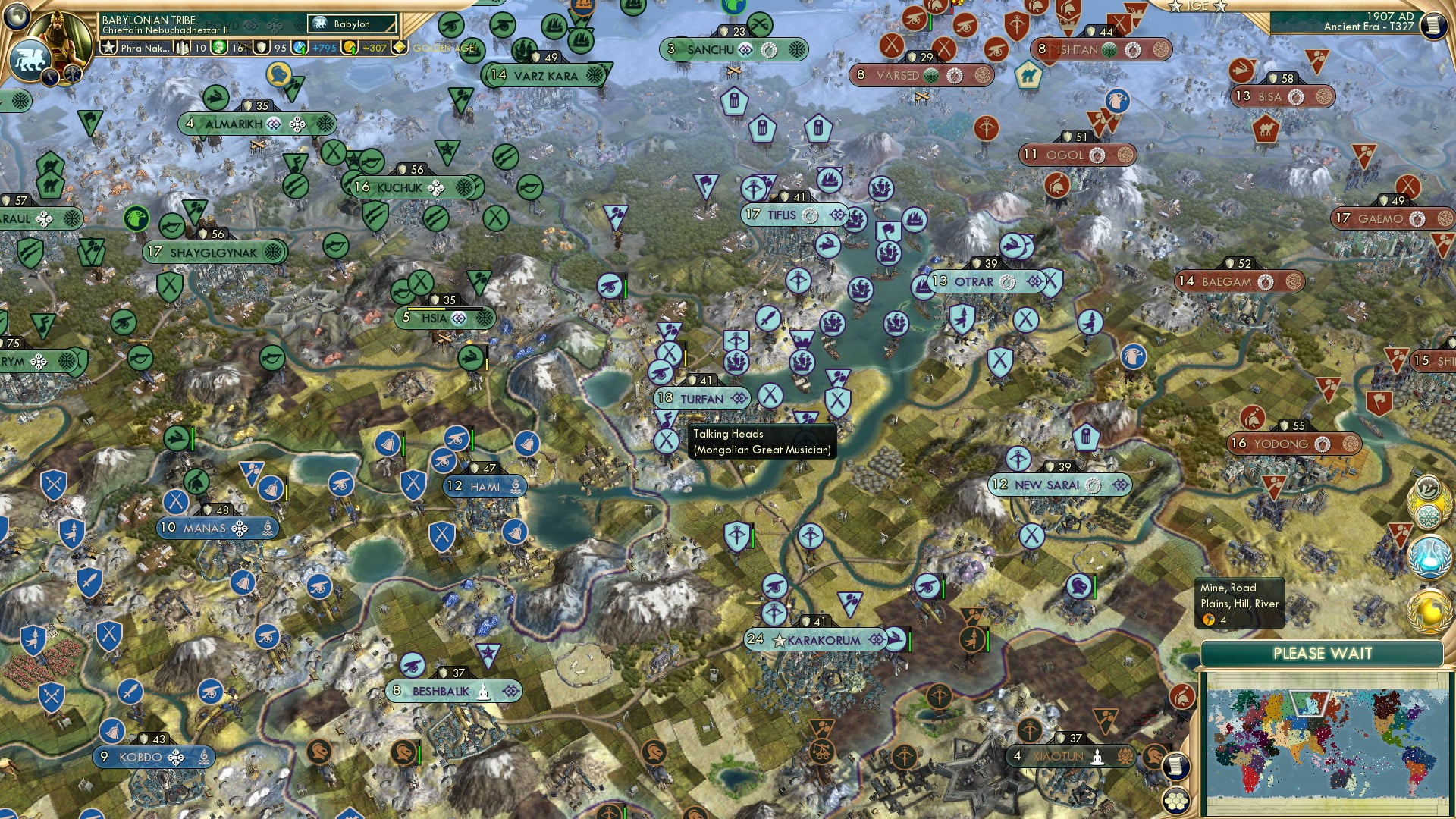Open the notification log scroll icon
This screenshot has height=819, width=1456.
click(1176, 767)
